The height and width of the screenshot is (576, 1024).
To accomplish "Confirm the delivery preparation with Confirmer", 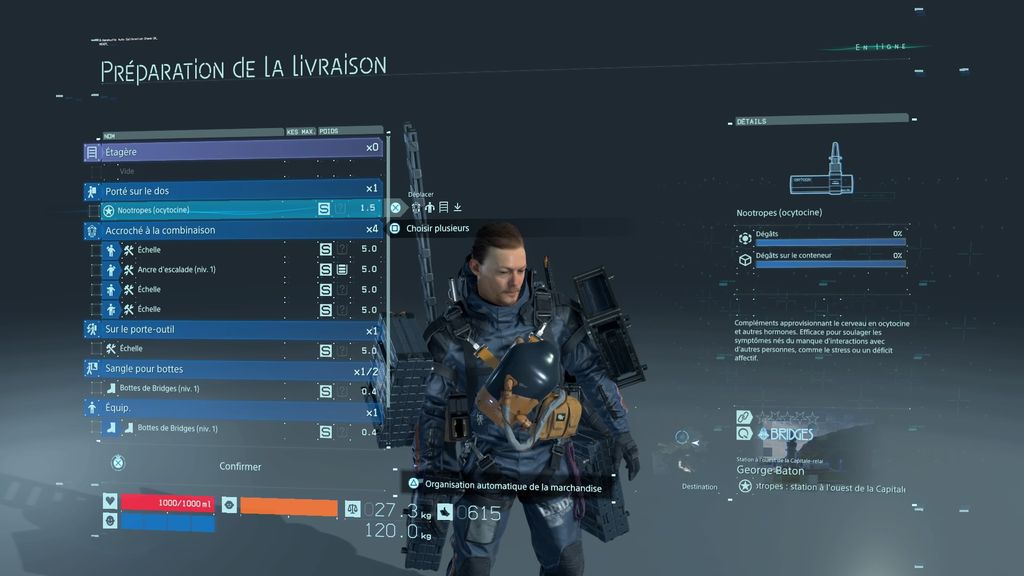I will pyautogui.click(x=239, y=466).
